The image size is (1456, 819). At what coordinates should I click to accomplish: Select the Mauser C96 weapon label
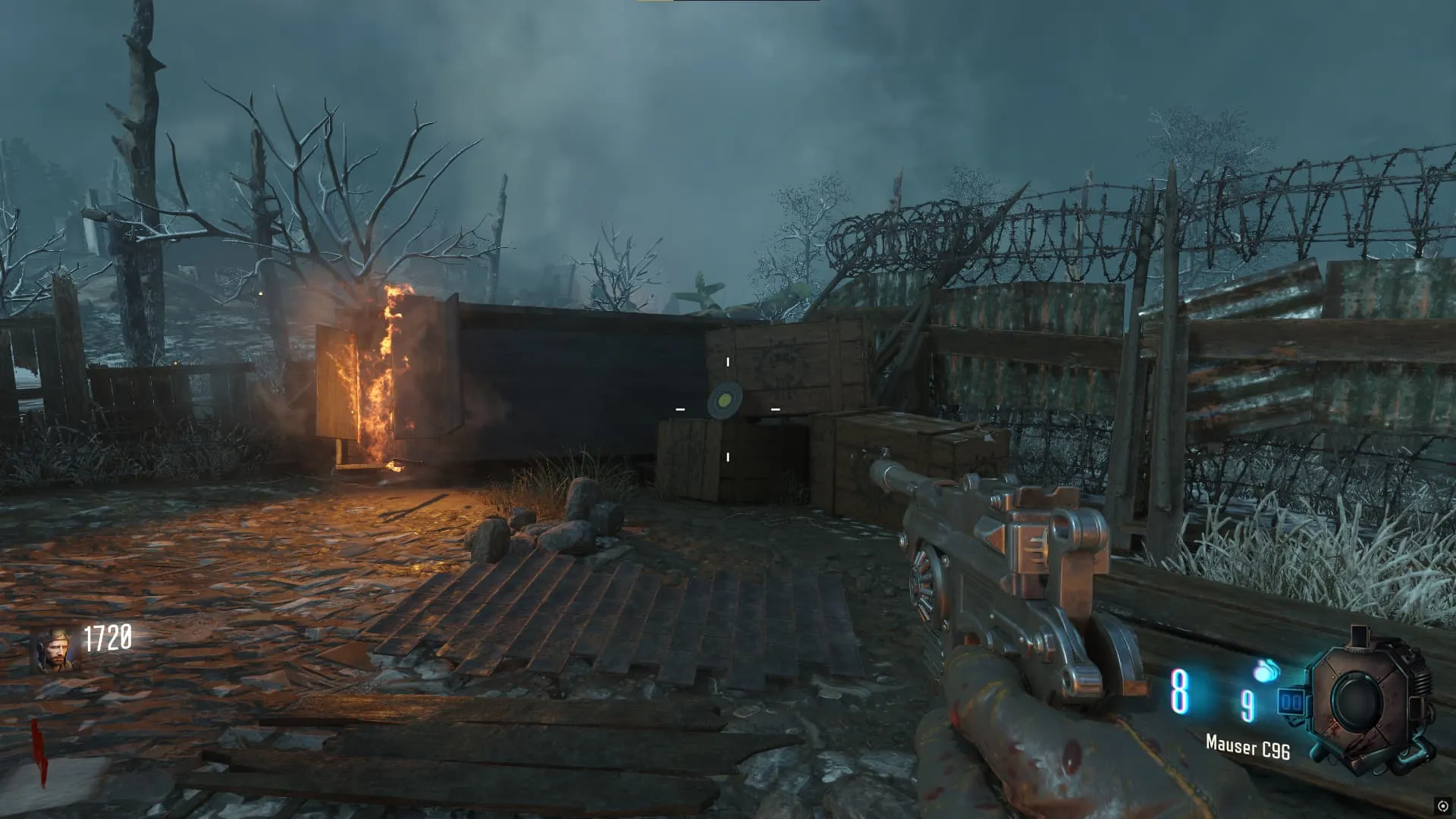1247,748
